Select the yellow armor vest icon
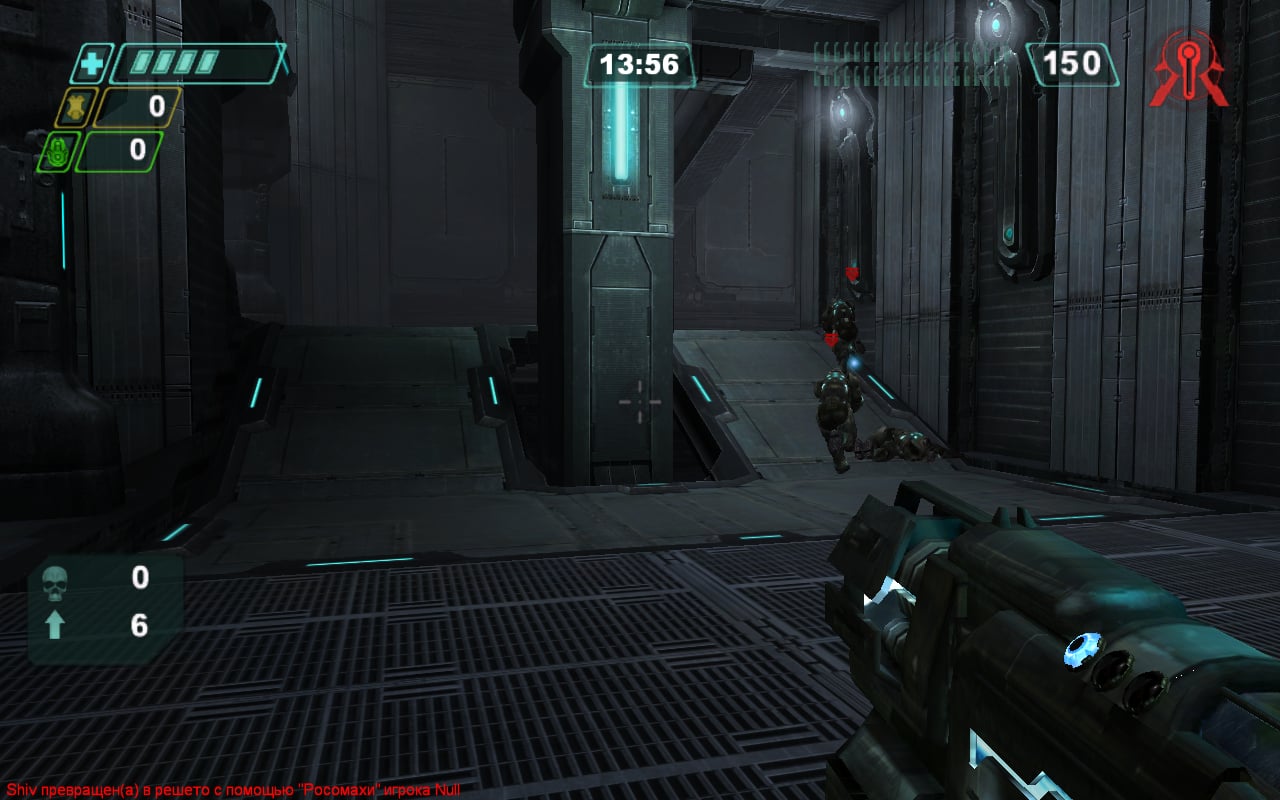The image size is (1280, 800). pos(75,107)
